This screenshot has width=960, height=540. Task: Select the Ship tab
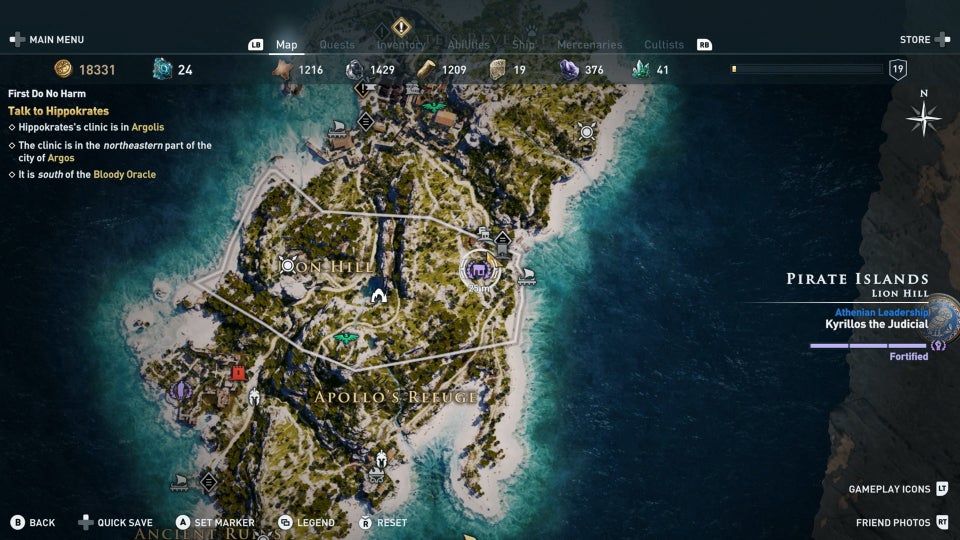[524, 45]
